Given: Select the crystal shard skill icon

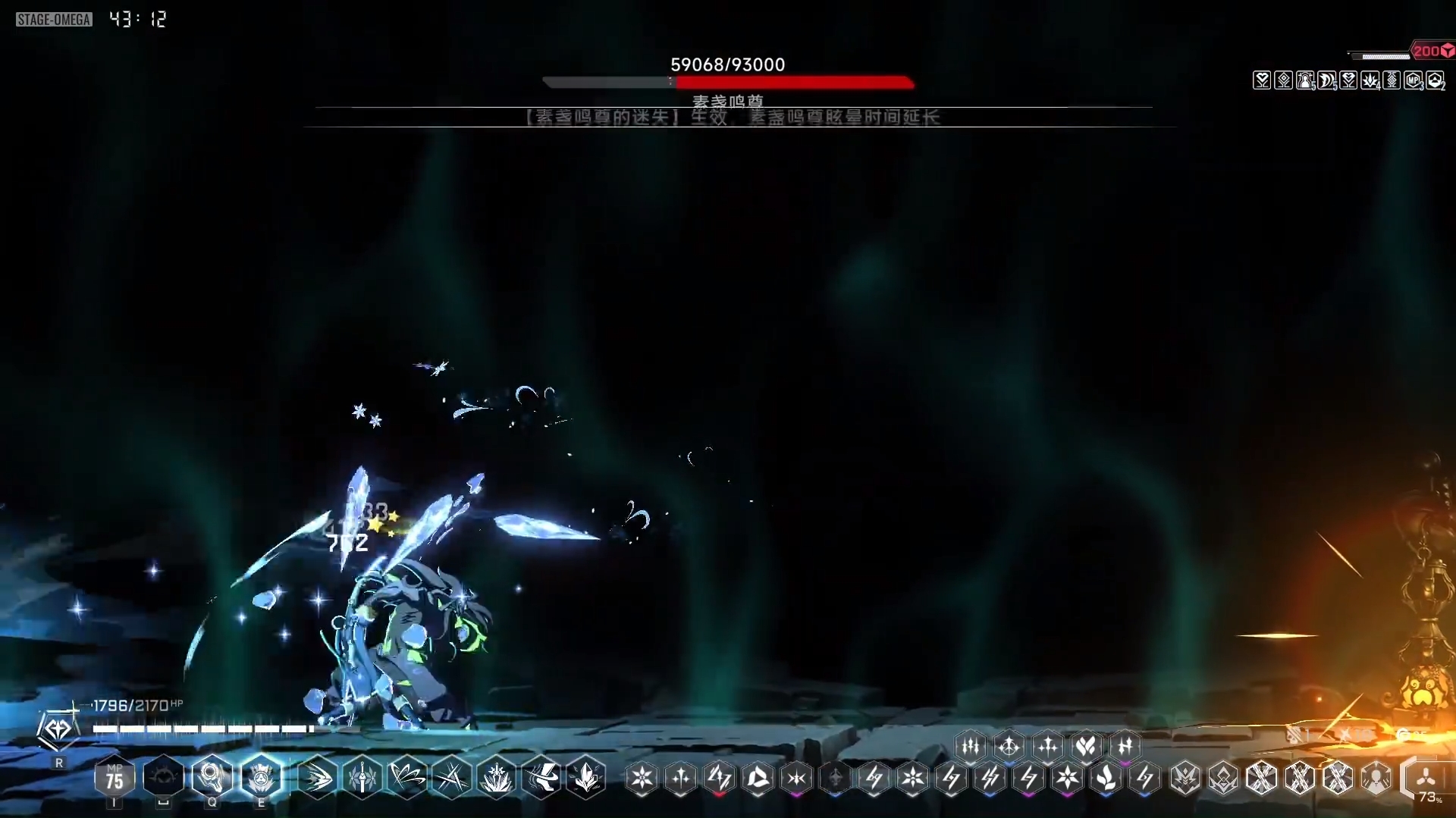Looking at the screenshot, I should point(587,777).
